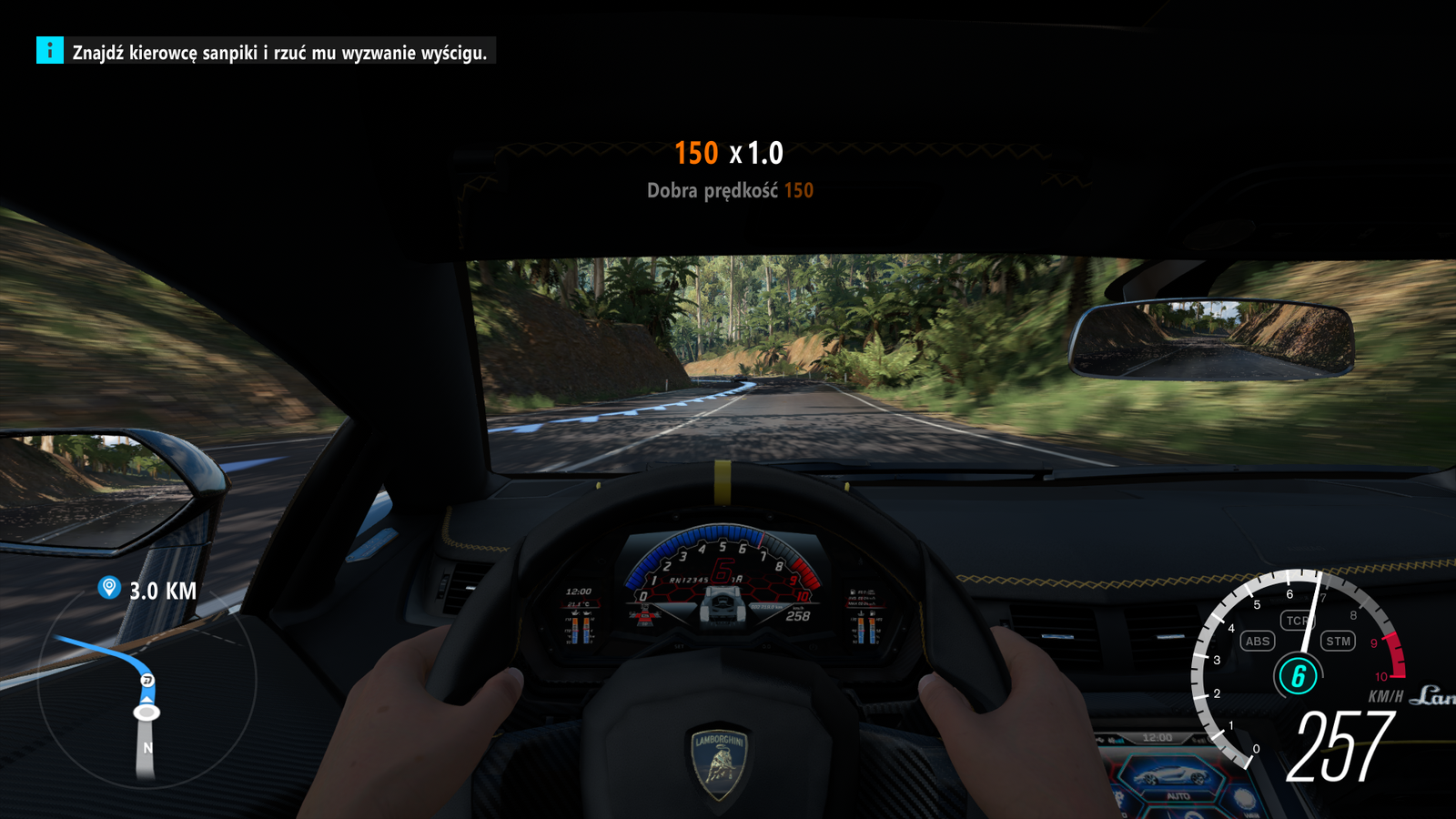Image resolution: width=1456 pixels, height=819 pixels.
Task: Toggle the TCR indicator
Action: (x=1296, y=621)
